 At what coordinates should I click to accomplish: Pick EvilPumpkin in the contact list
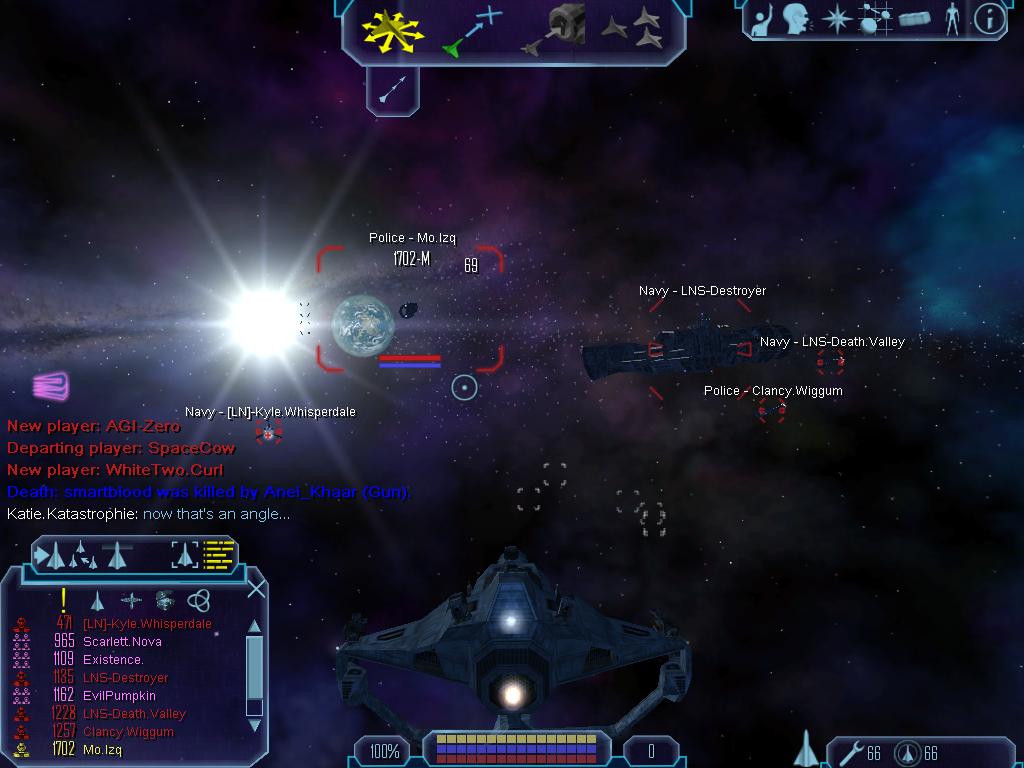click(x=119, y=696)
